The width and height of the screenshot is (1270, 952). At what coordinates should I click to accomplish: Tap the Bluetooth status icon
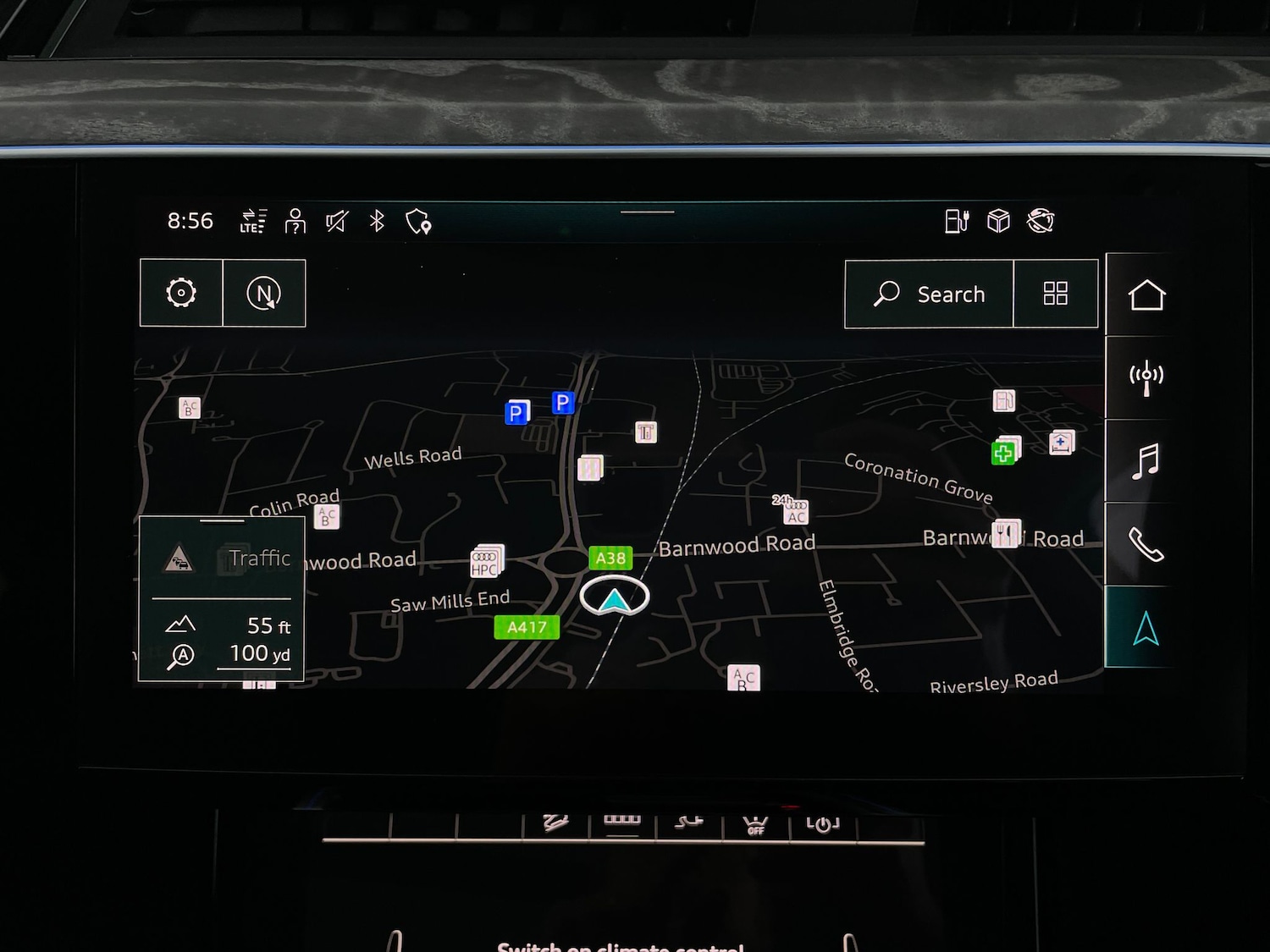[x=378, y=221]
